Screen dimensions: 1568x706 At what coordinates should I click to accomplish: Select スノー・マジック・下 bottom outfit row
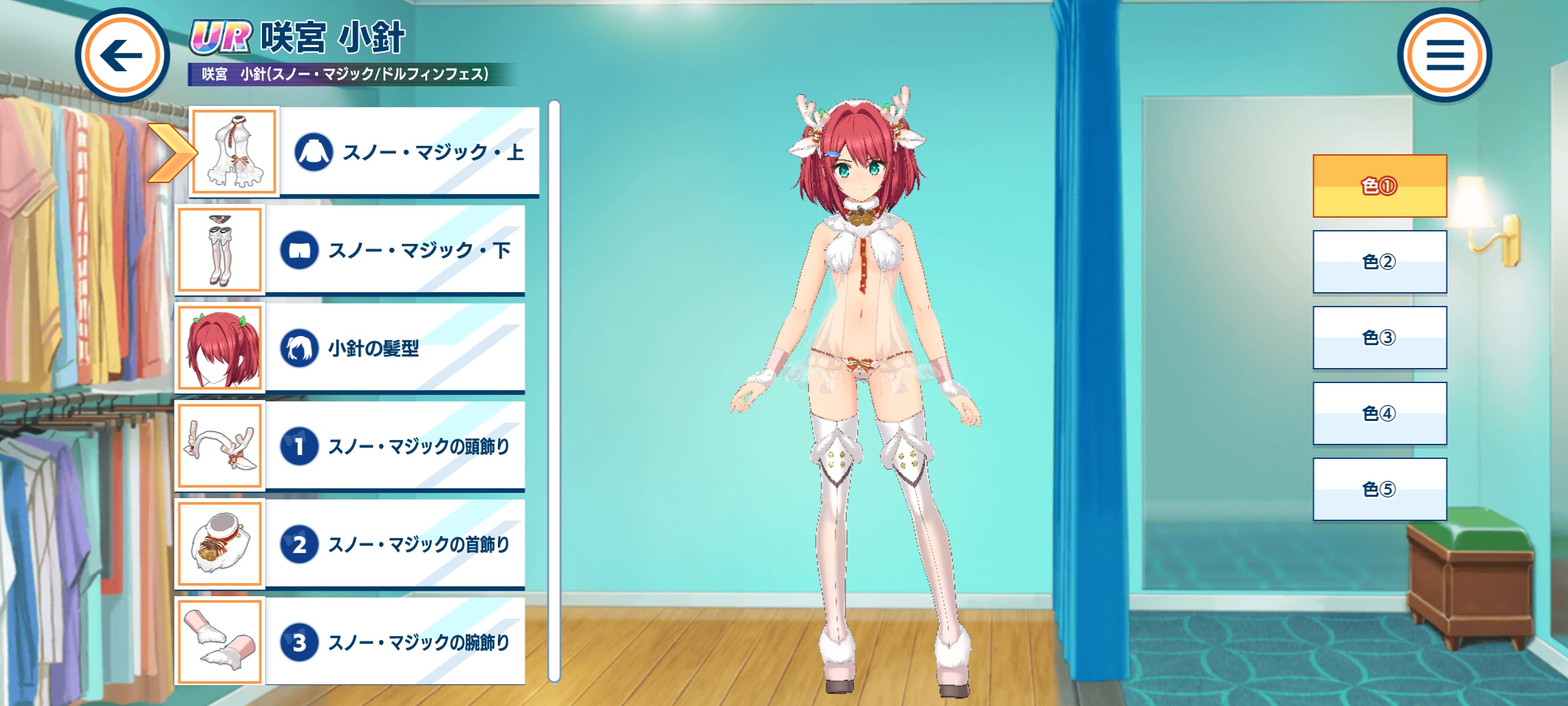pyautogui.click(x=395, y=250)
